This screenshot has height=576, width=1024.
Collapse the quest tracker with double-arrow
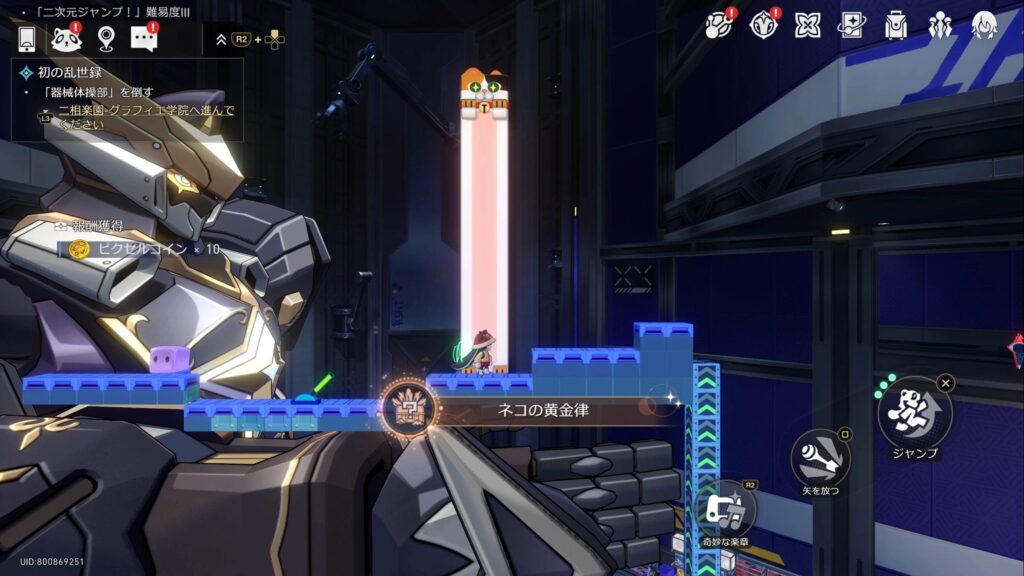point(221,40)
